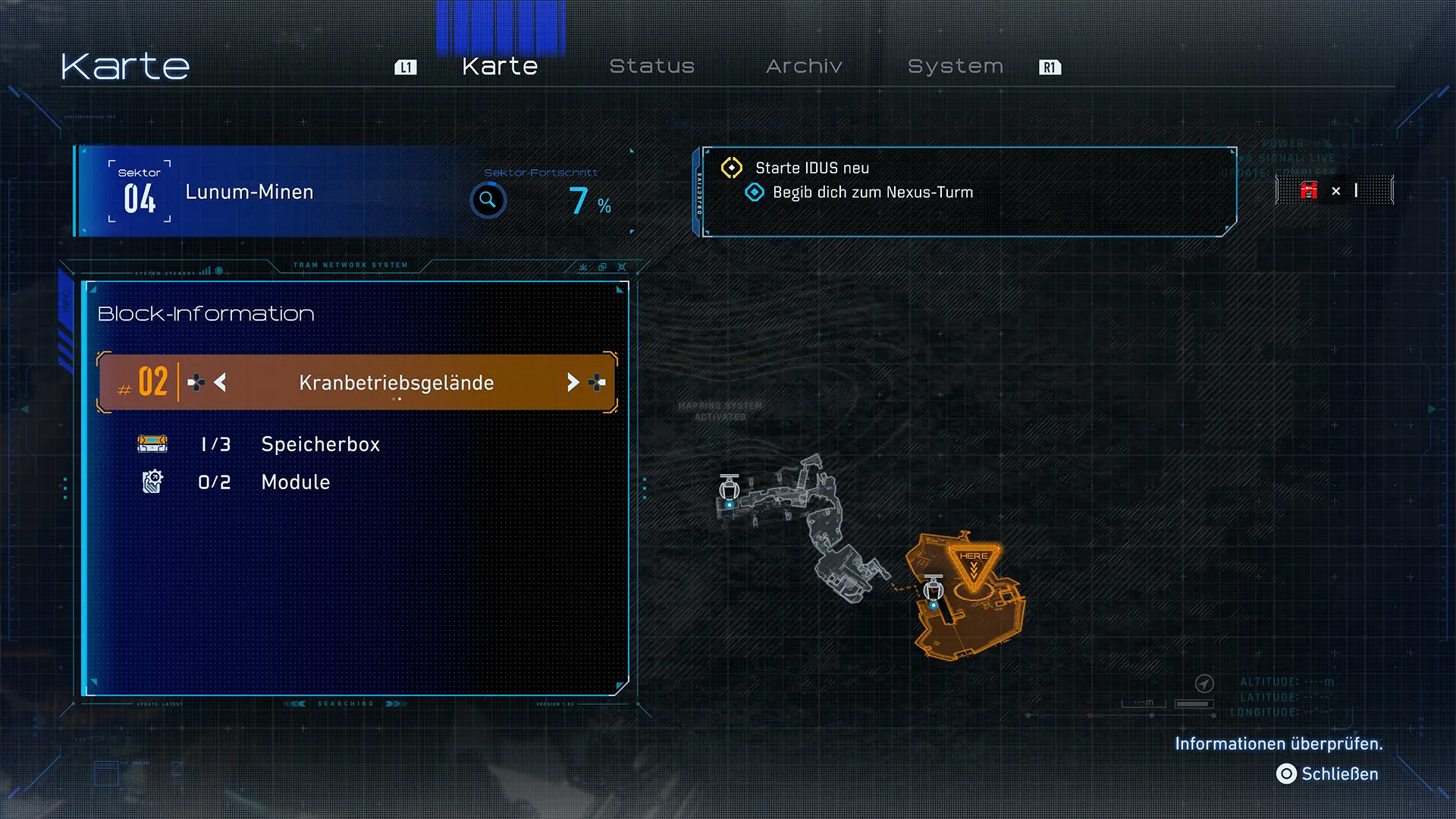
Task: Click the sector progress magnifier icon
Action: click(488, 200)
